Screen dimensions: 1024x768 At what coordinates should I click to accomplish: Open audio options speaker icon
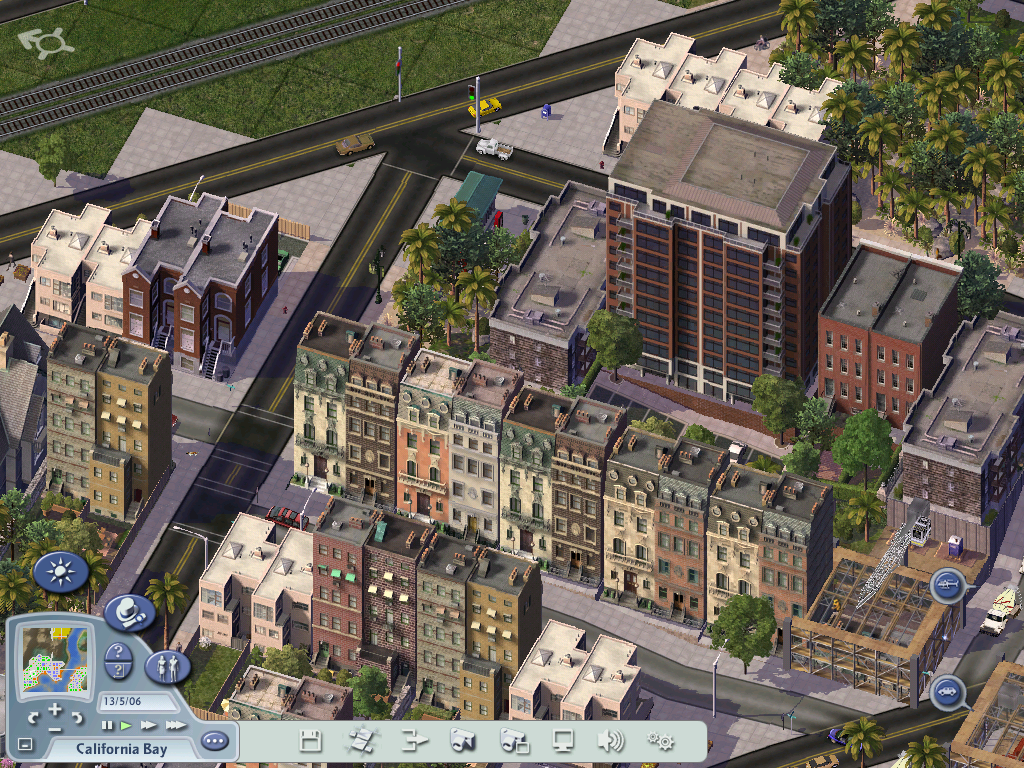coord(610,741)
